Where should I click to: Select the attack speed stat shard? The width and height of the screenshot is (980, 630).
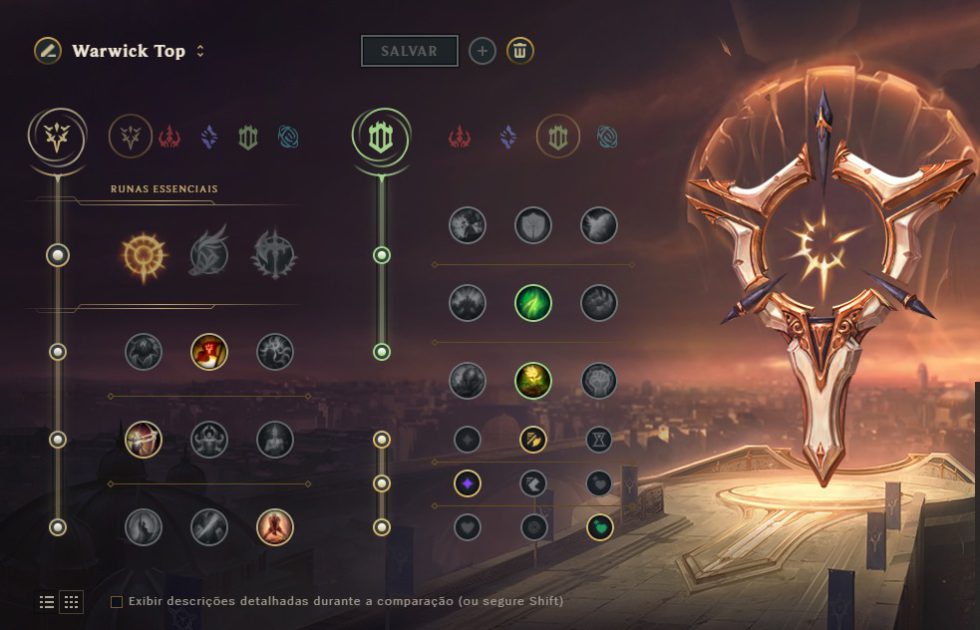[533, 439]
